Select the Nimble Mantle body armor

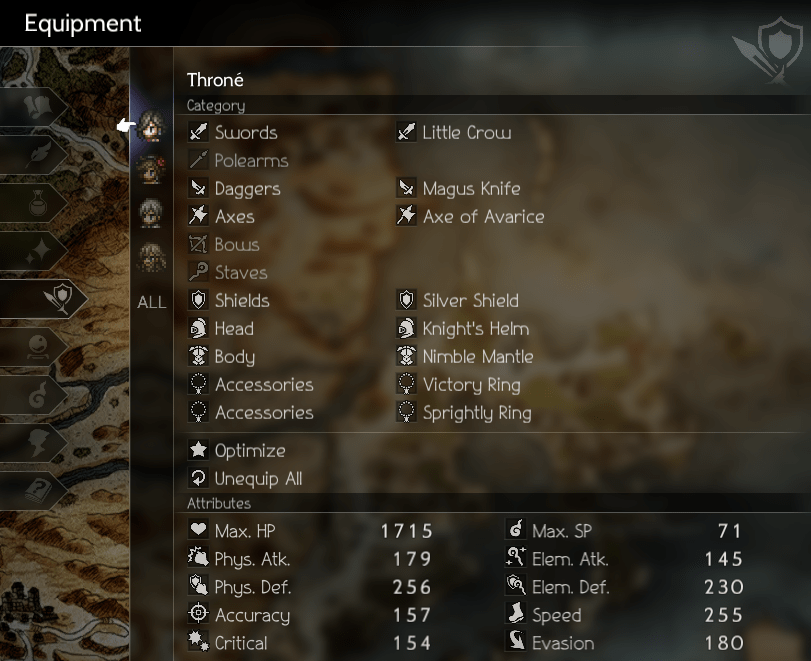(477, 357)
